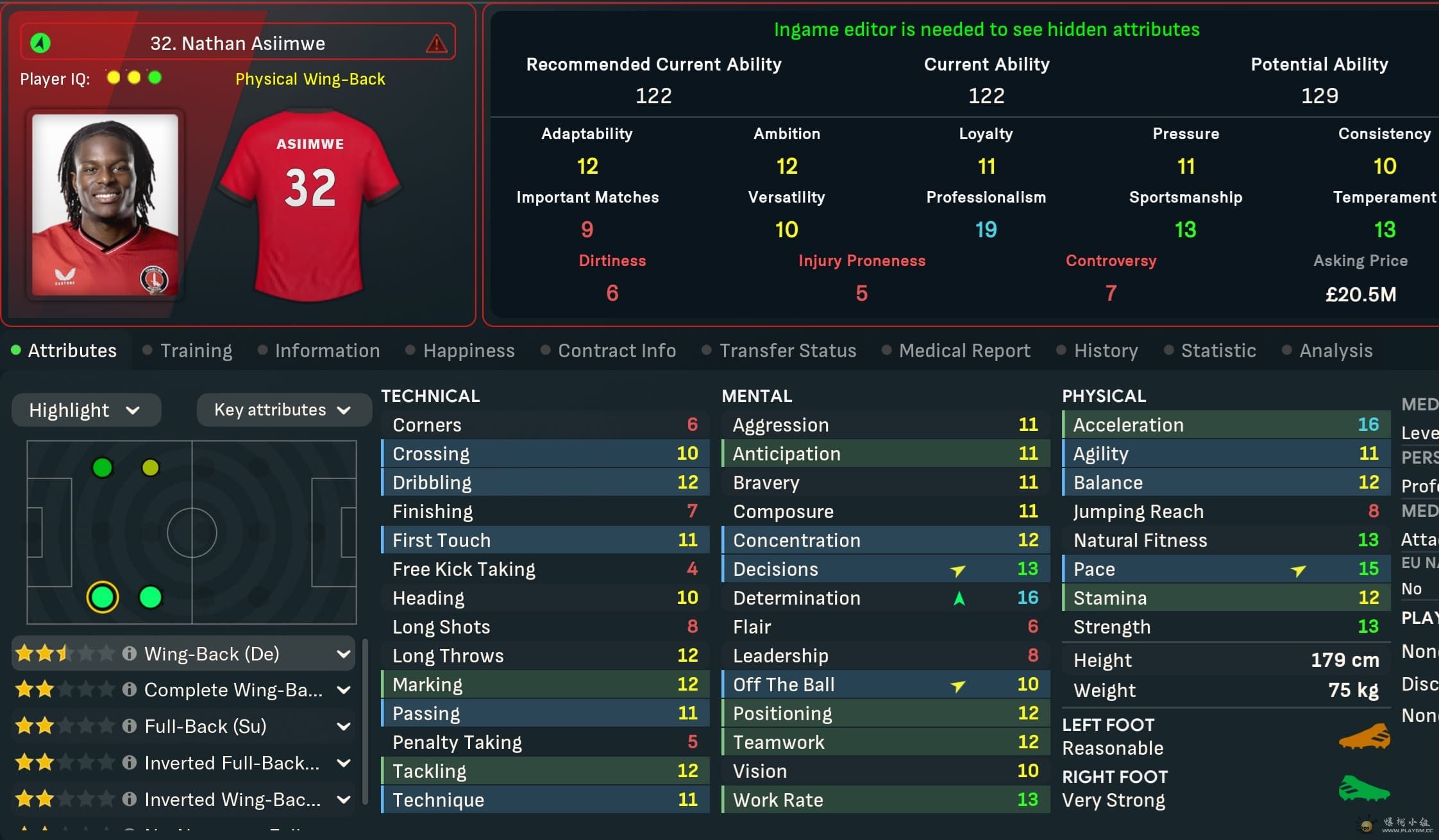Select the Attributes tab
Viewport: 1439px width, 840px height.
coord(72,351)
